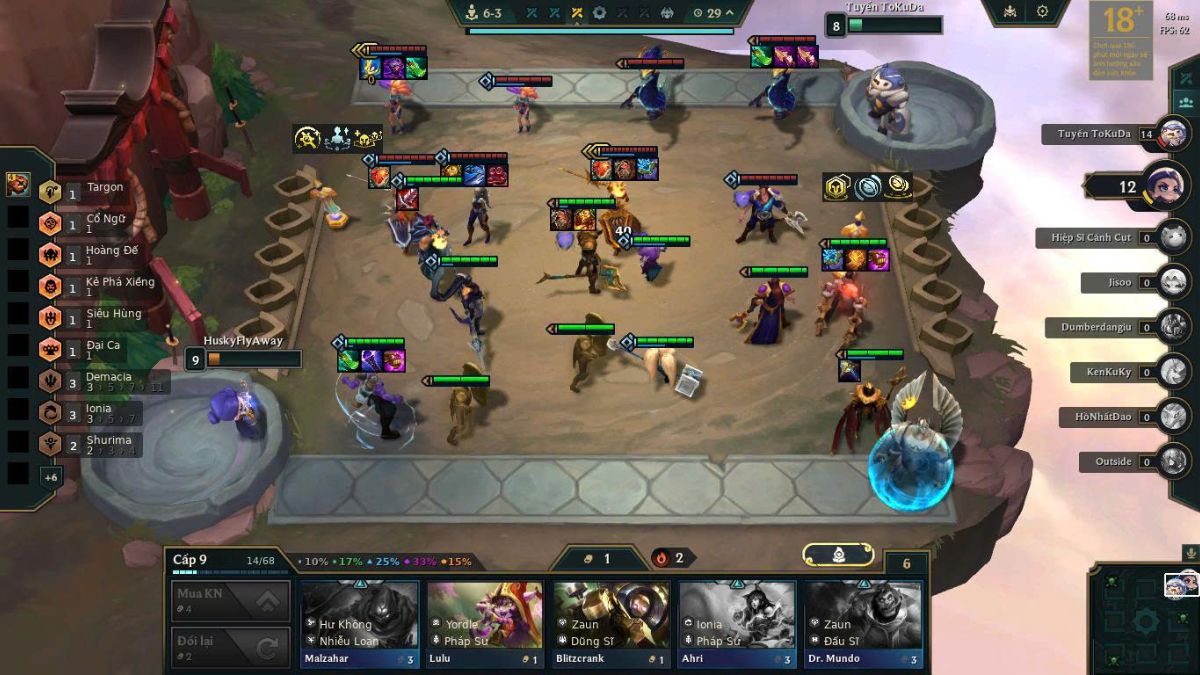Screen dimensions: 1200x675
Task: Buy Ahri from the shop
Action: click(737, 623)
